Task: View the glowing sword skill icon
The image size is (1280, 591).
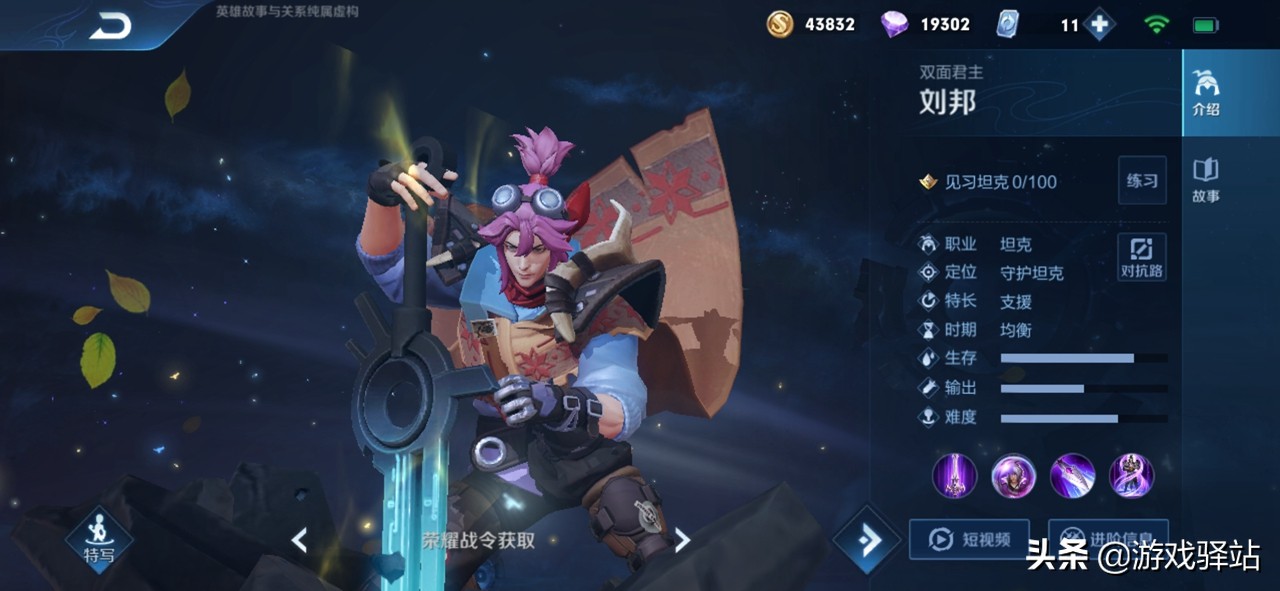Action: (x=955, y=475)
